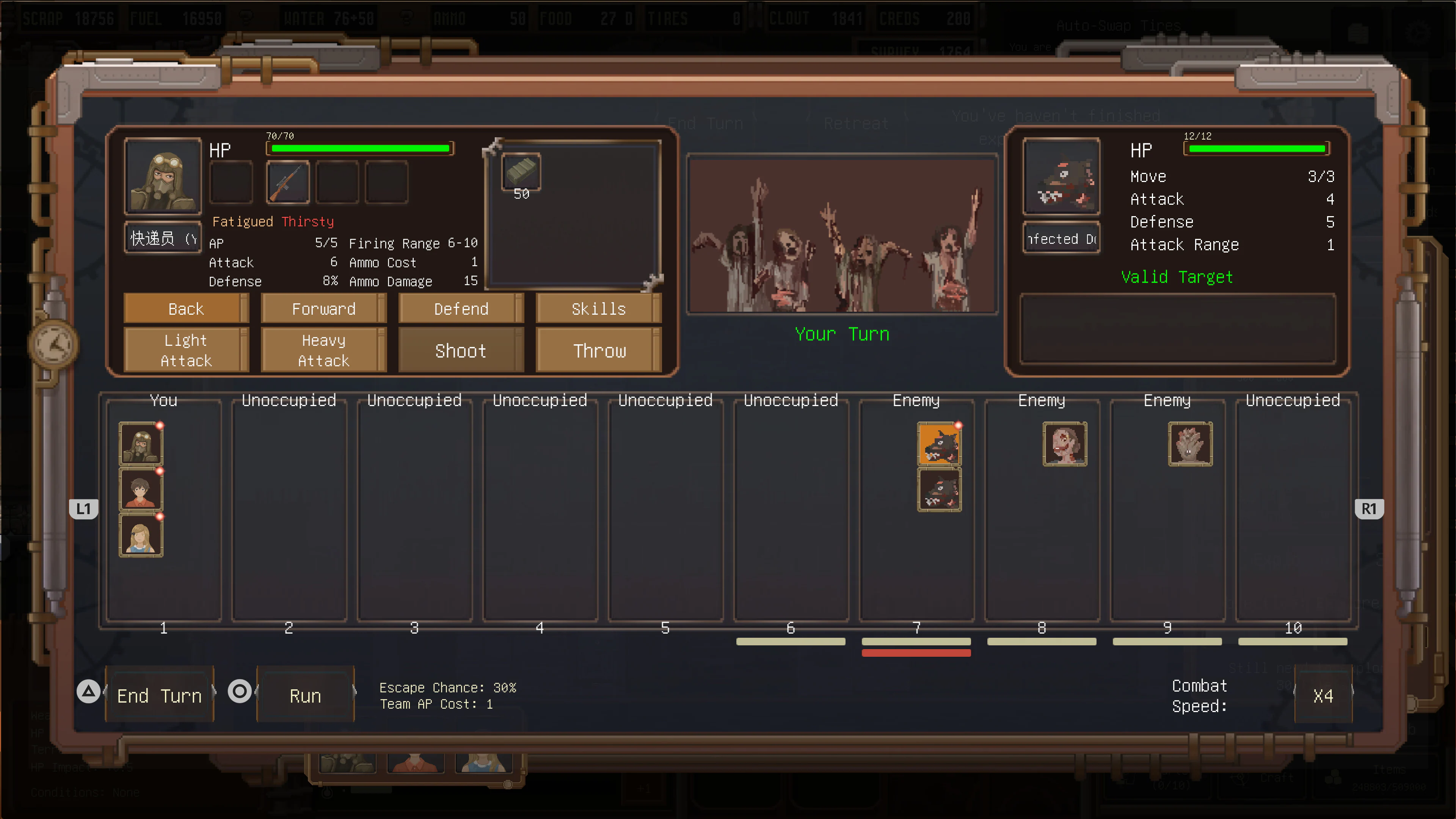Click the Run escape button
The width and height of the screenshot is (1456, 819).
pos(305,695)
